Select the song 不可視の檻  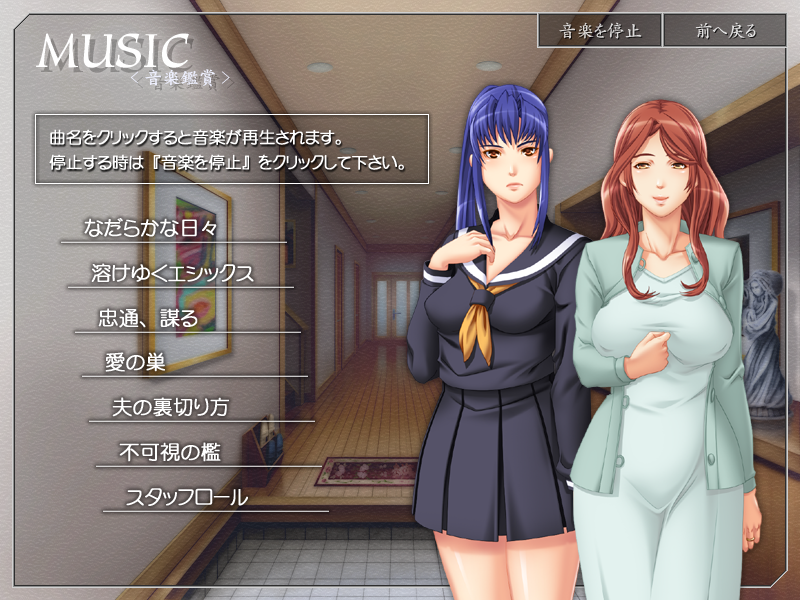point(169,453)
